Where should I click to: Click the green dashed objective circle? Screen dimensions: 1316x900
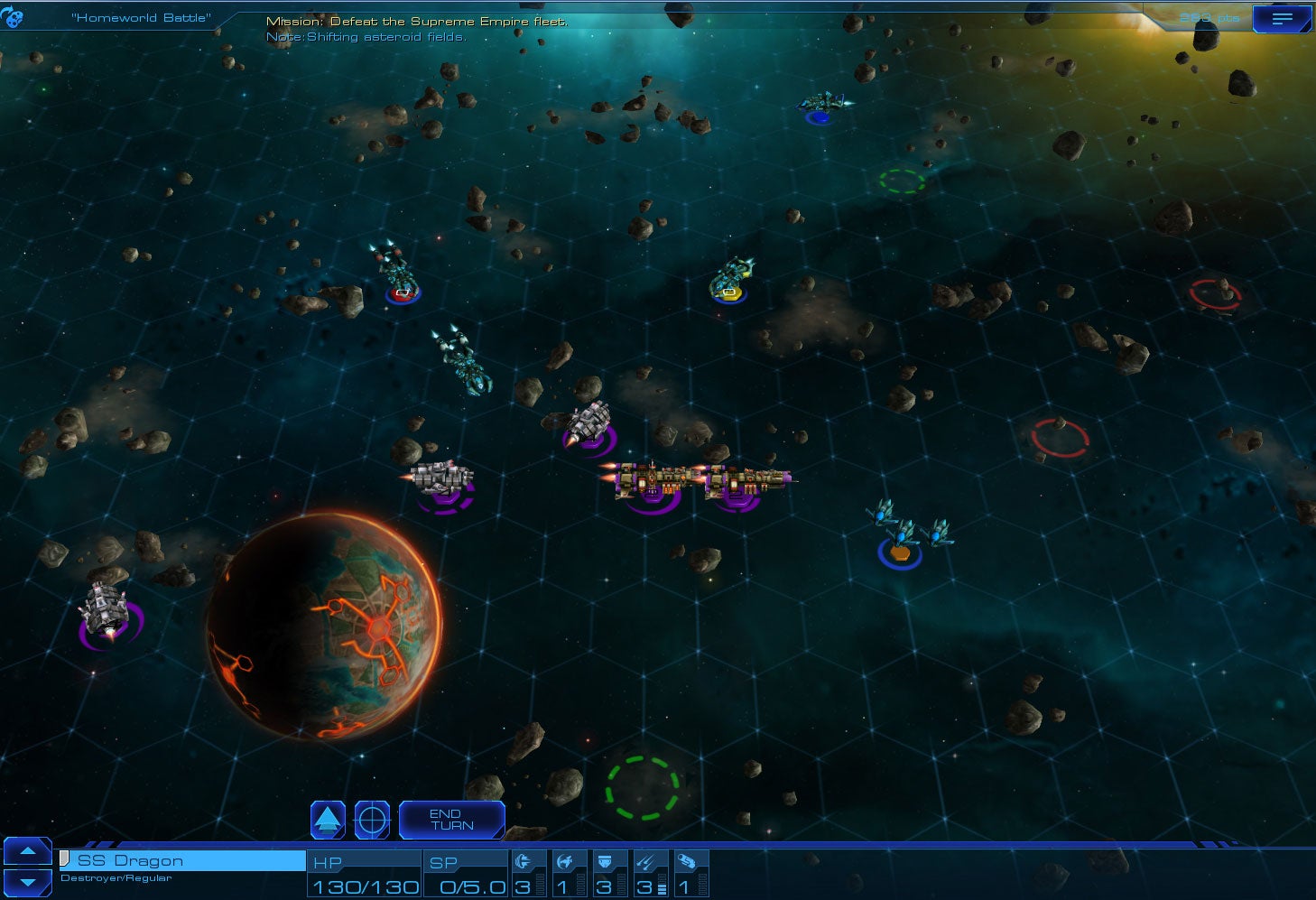pyautogui.click(x=642, y=789)
